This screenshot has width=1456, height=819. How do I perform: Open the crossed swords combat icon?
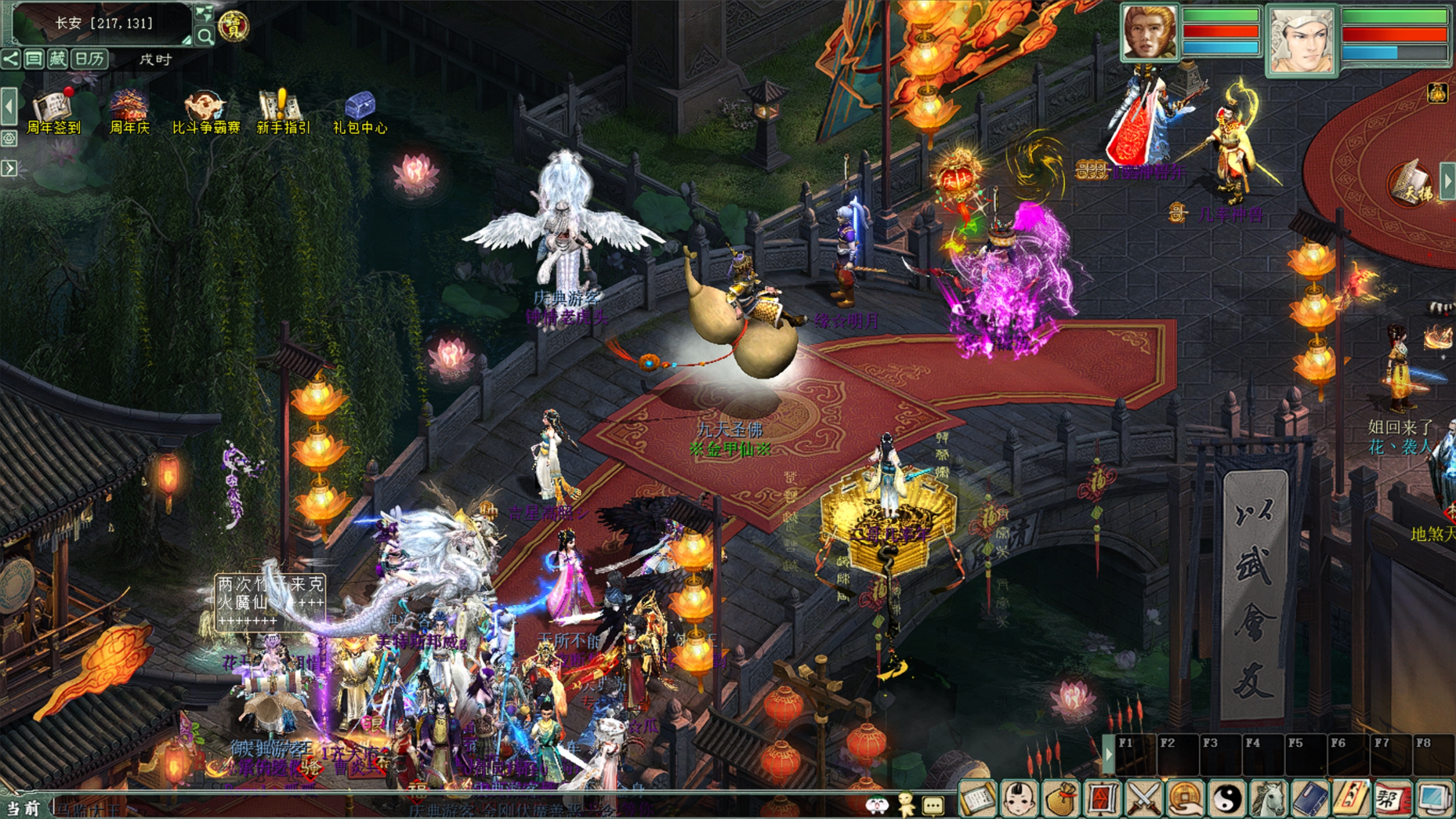click(x=1144, y=799)
